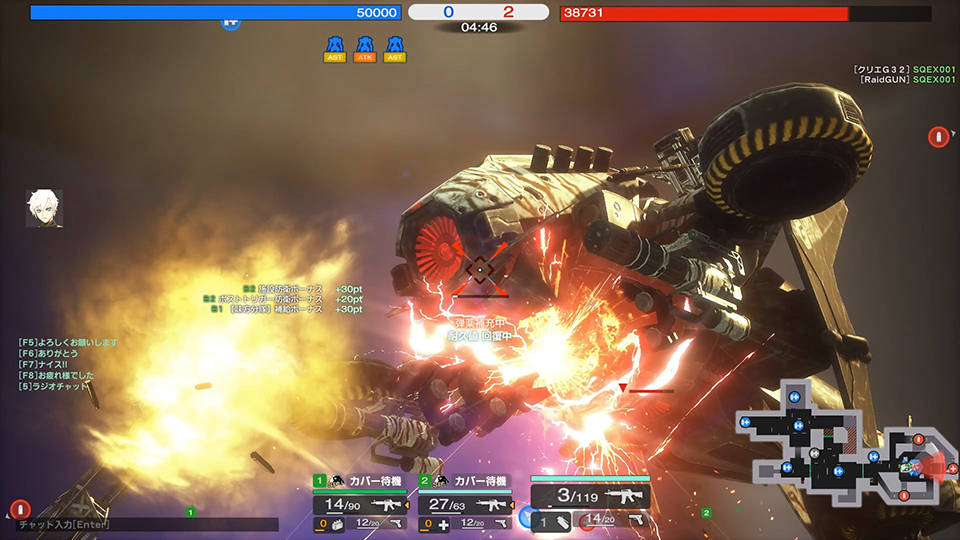
Task: Click the white-haired character portrait
Action: [44, 208]
